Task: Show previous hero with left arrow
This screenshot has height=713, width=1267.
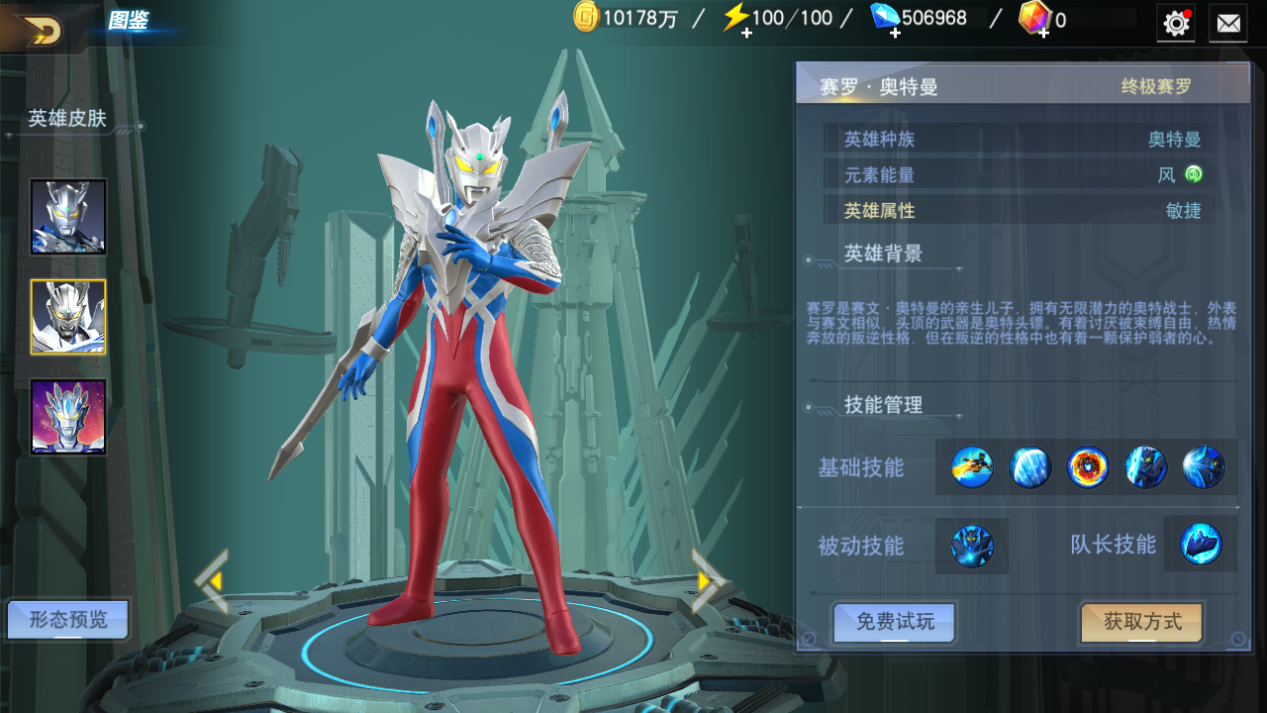Action: coord(213,580)
